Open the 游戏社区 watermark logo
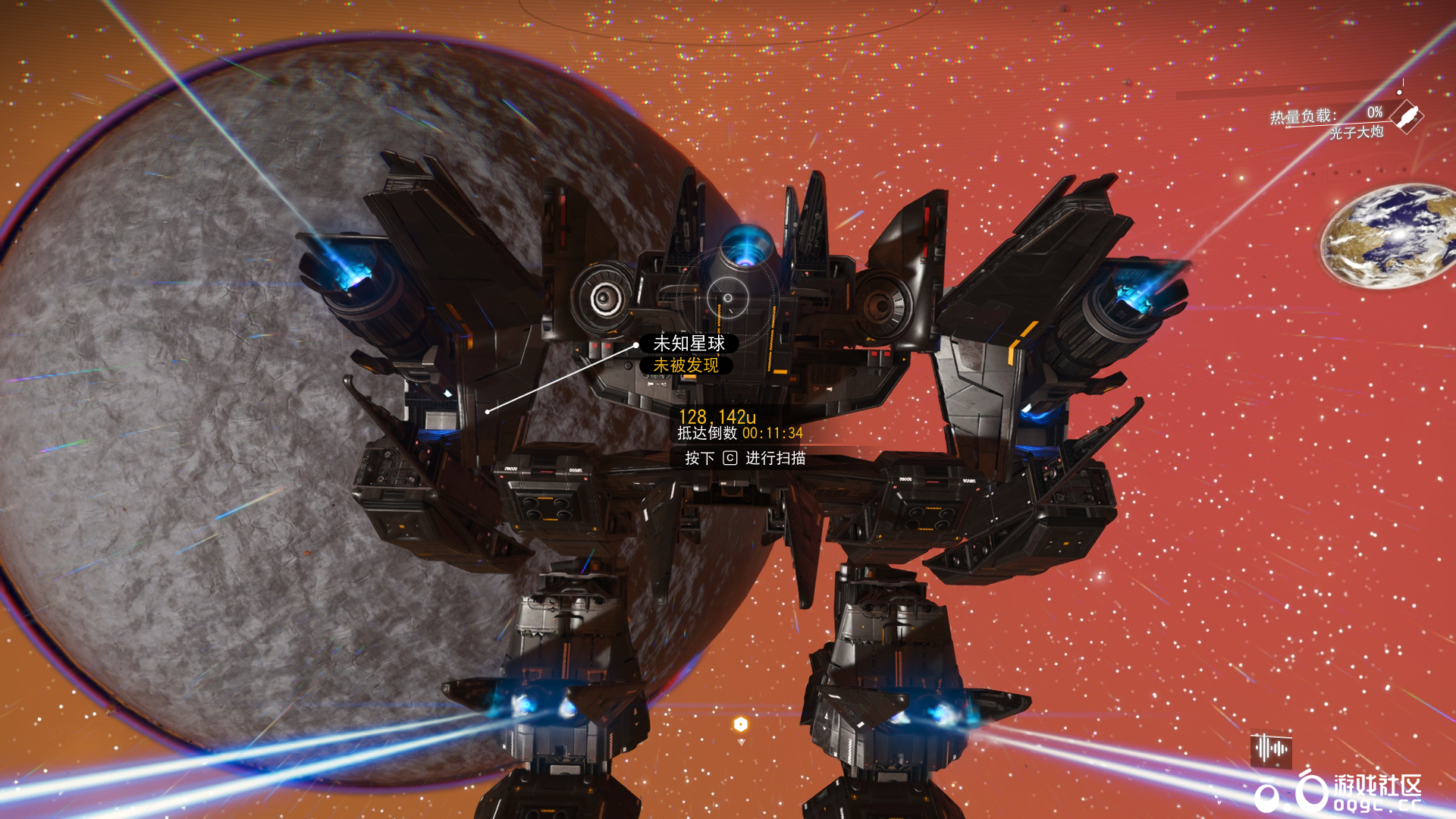The image size is (1456, 819). tap(1339, 792)
